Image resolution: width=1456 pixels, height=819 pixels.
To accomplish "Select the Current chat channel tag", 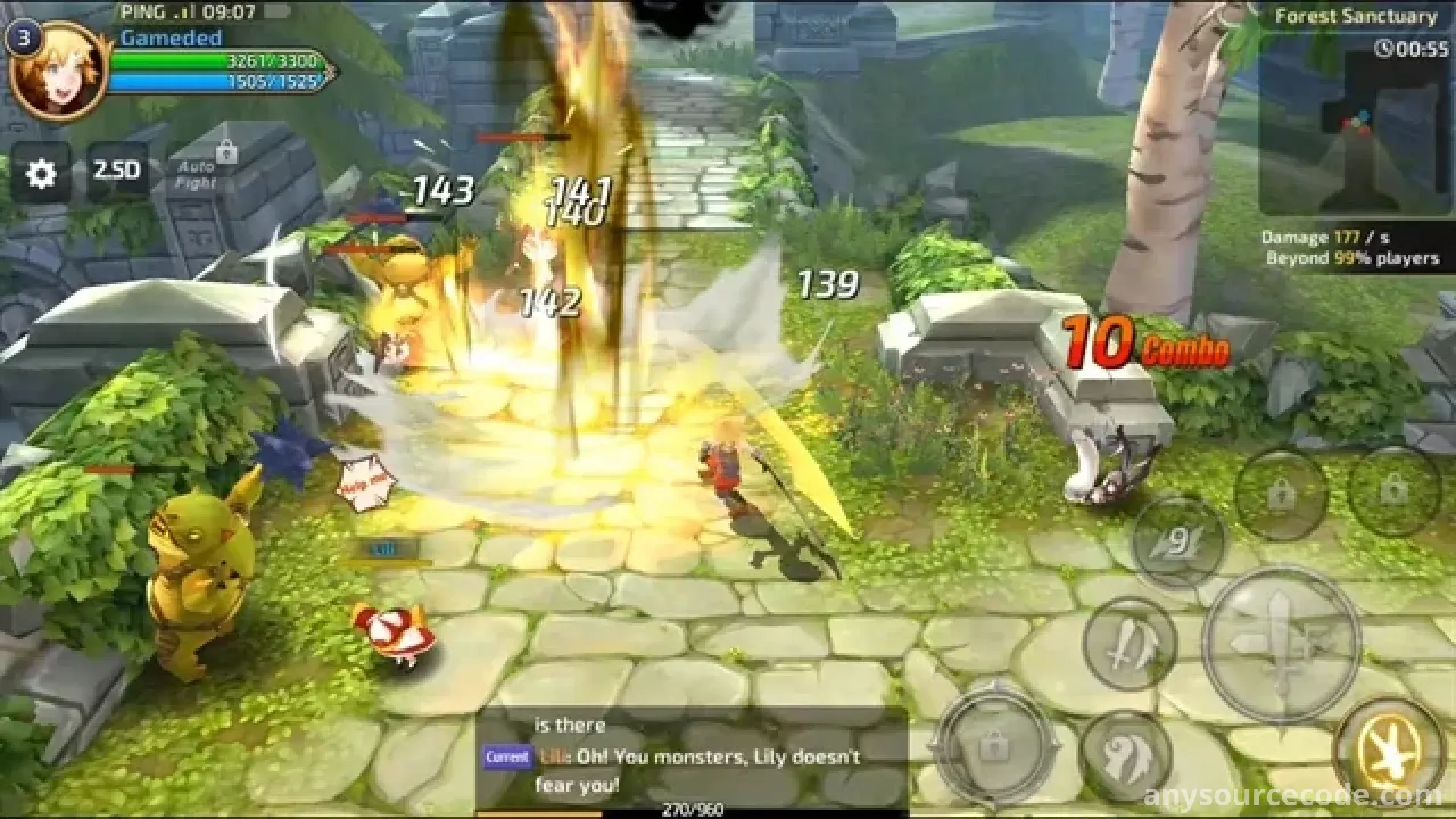I will (507, 757).
